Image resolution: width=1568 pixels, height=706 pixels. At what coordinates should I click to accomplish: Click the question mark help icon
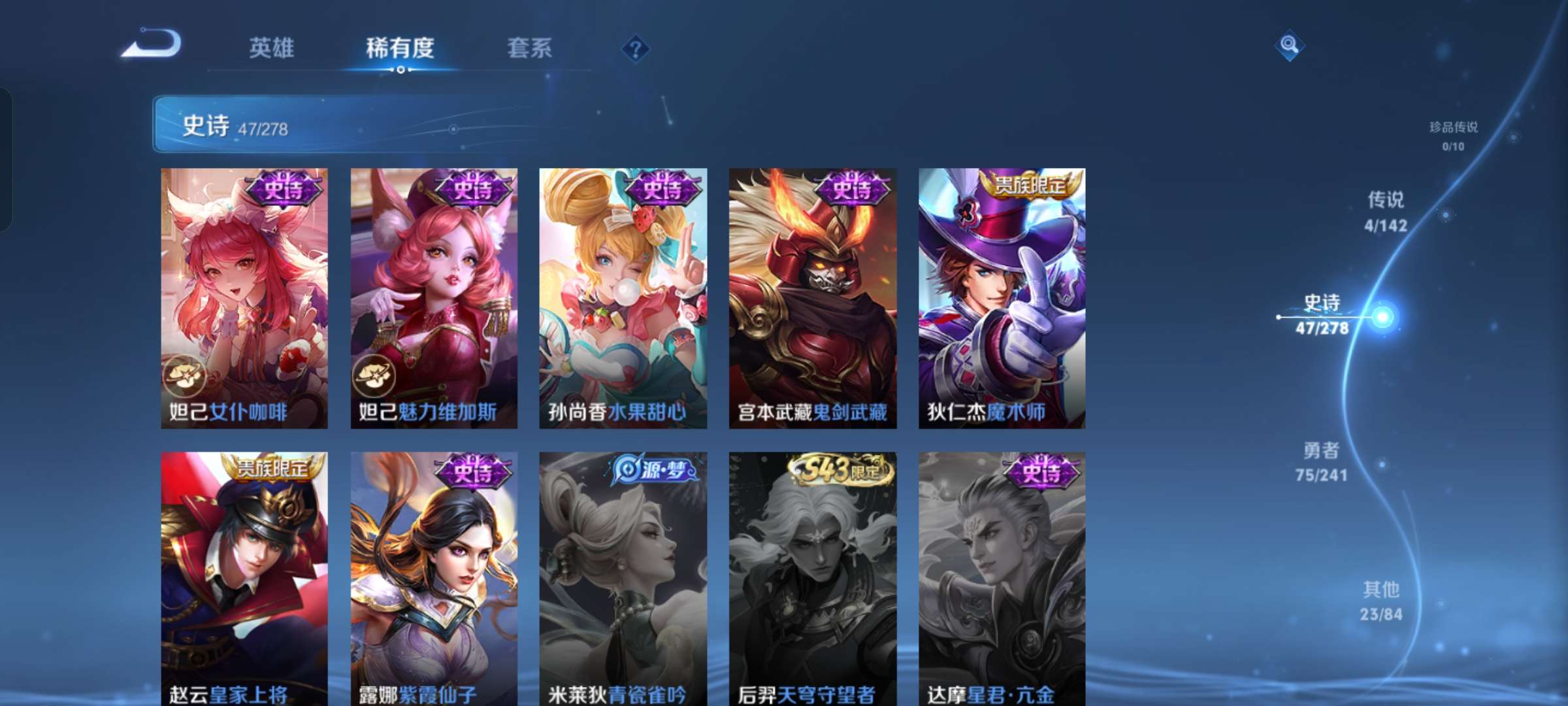click(x=637, y=49)
